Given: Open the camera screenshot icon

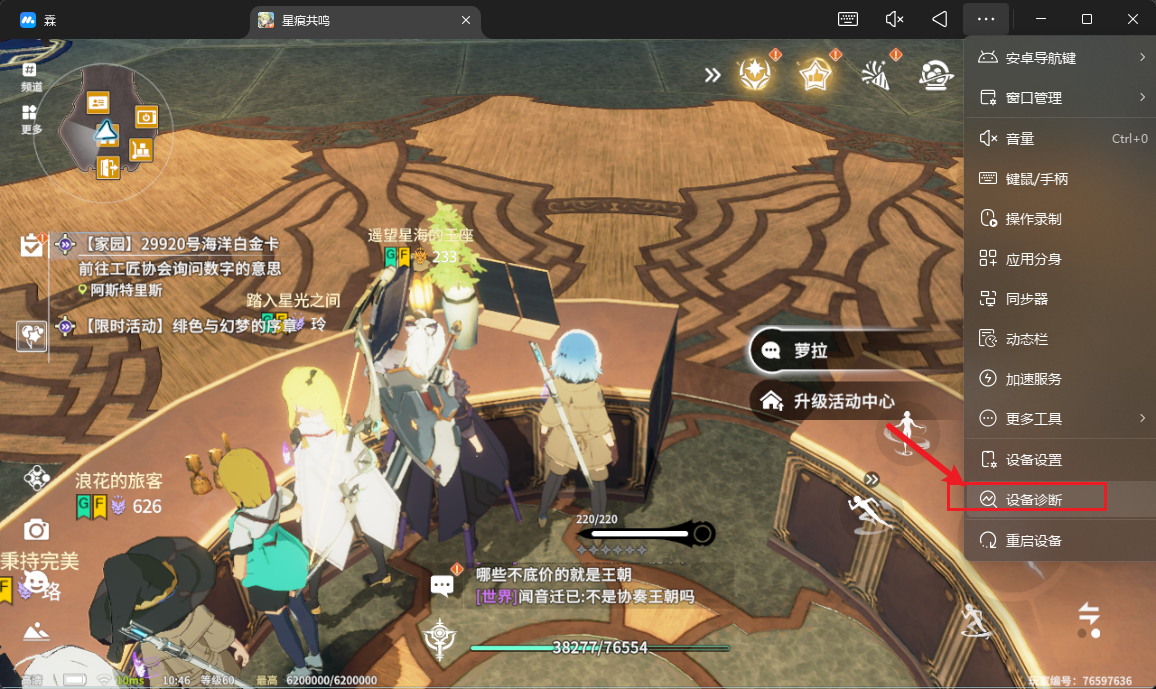Looking at the screenshot, I should coord(37,529).
